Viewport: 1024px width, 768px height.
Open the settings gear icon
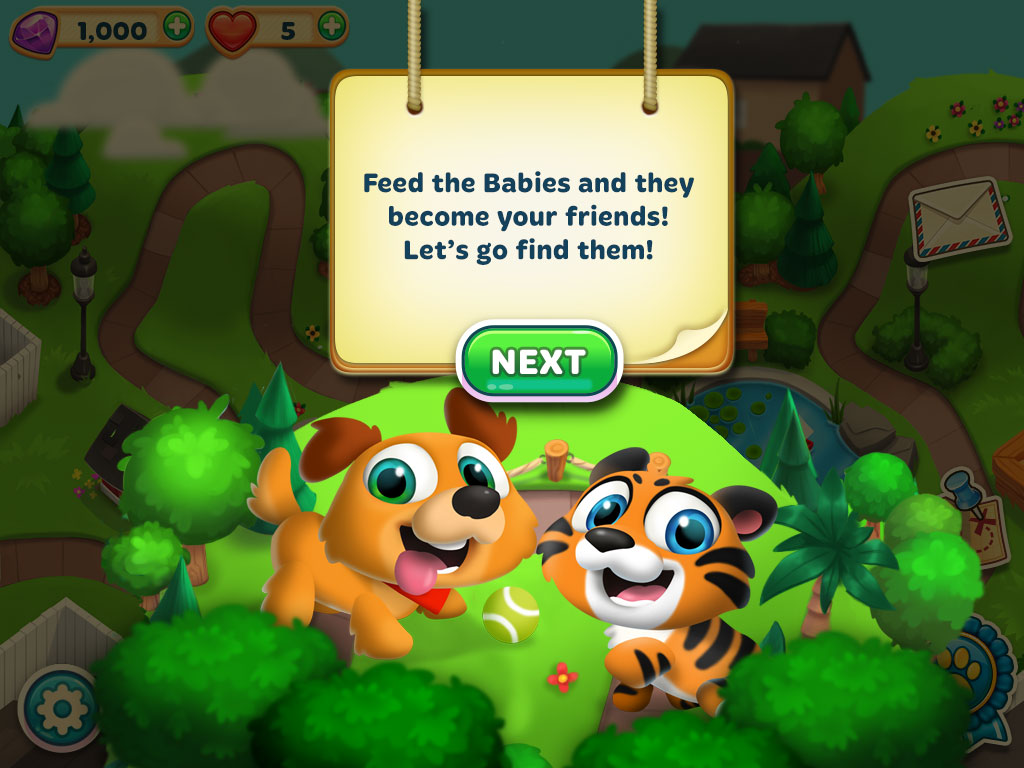pos(60,708)
